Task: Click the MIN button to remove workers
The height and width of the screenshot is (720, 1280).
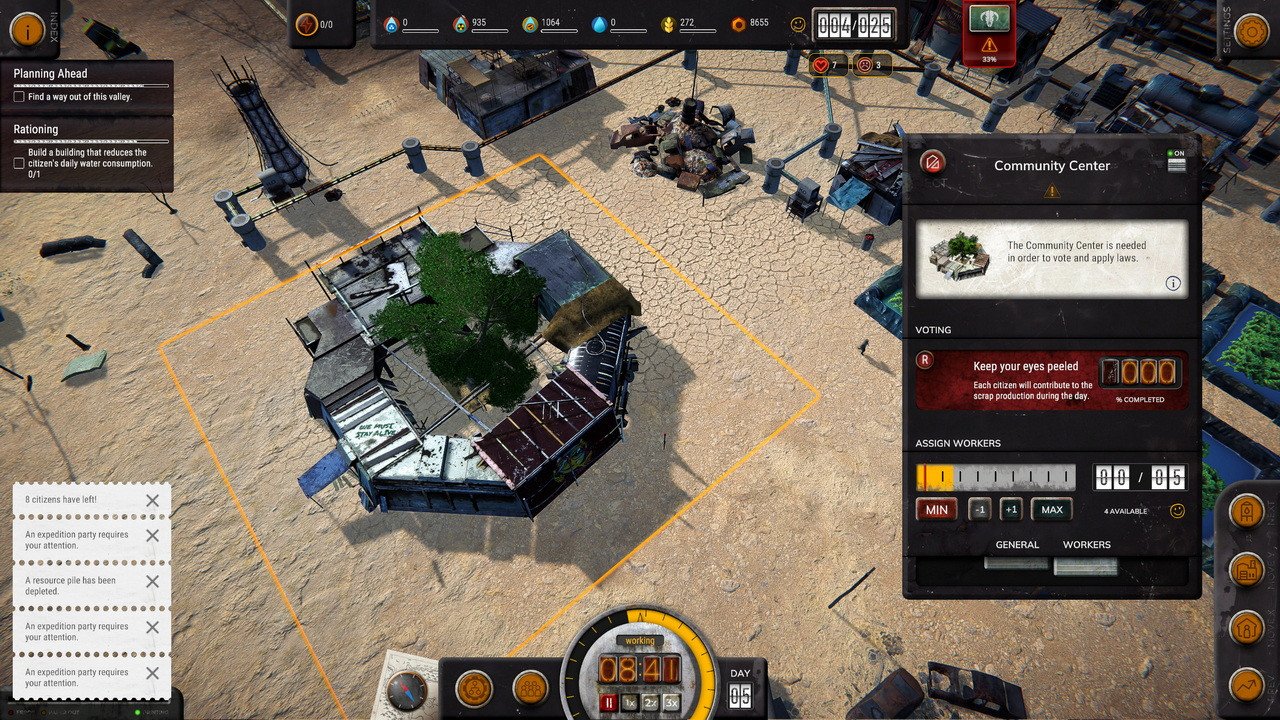Action: 936,509
